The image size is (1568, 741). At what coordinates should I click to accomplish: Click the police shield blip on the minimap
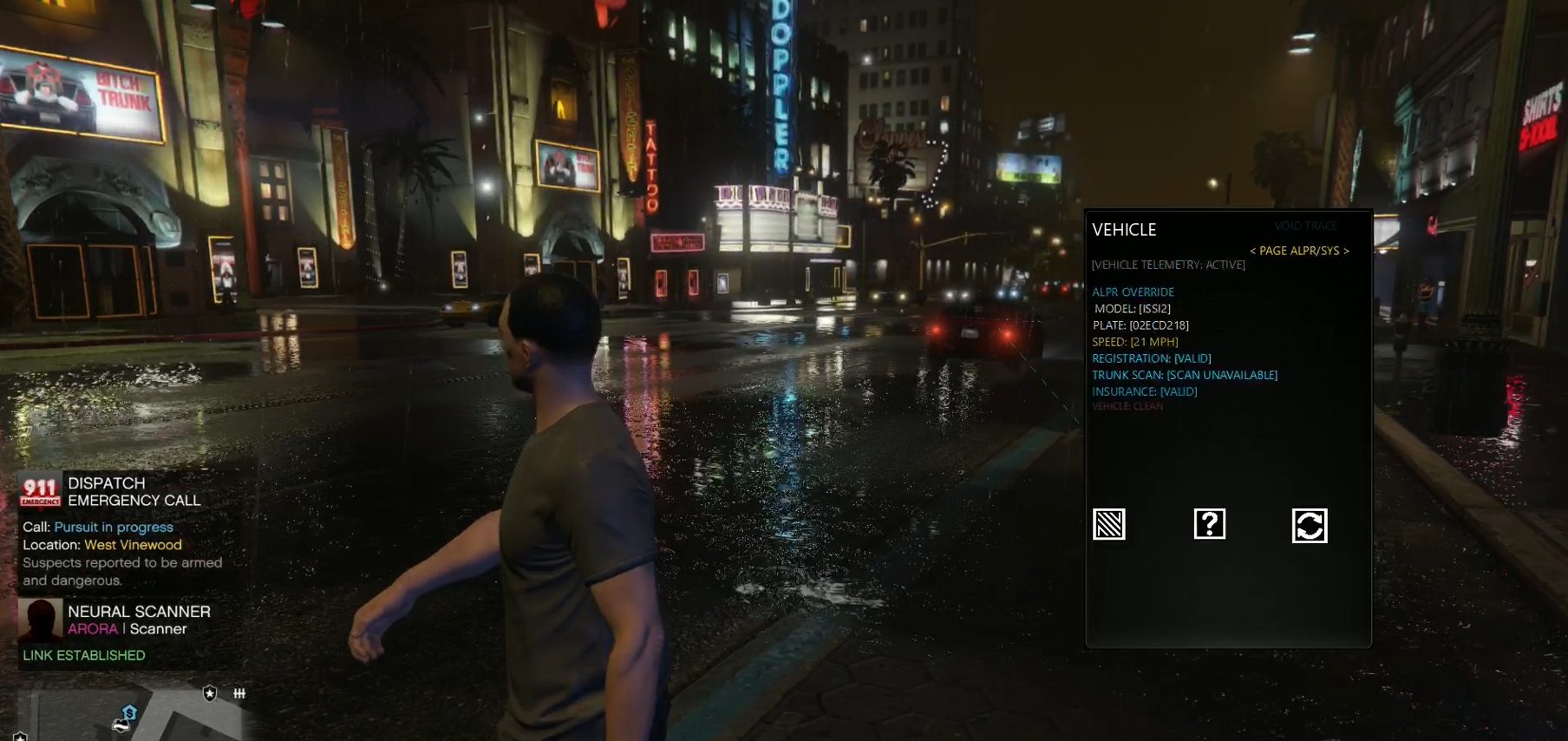(x=210, y=692)
